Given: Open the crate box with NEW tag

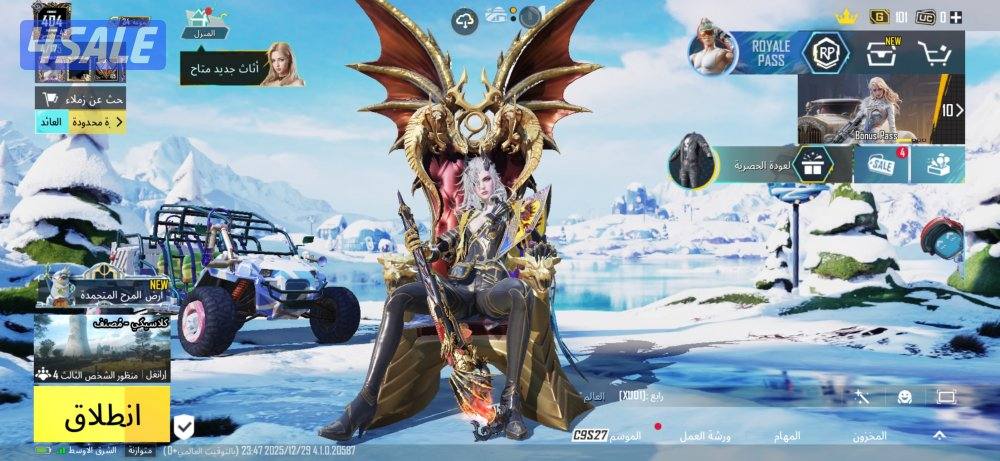Looking at the screenshot, I should click(x=882, y=54).
